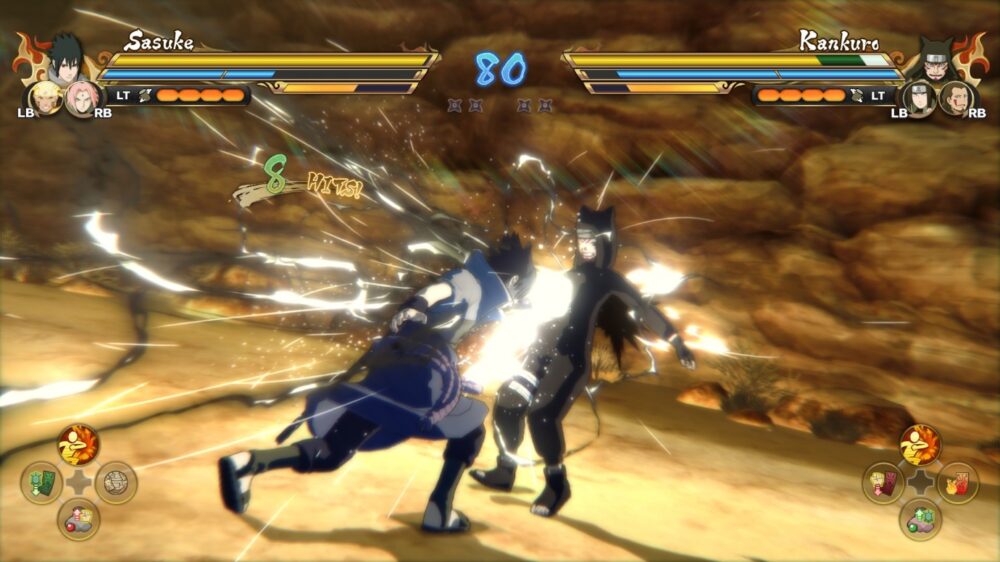Call the pink-haired Sakura support portrait
Viewport: 1000px width, 562px height.
tap(82, 97)
